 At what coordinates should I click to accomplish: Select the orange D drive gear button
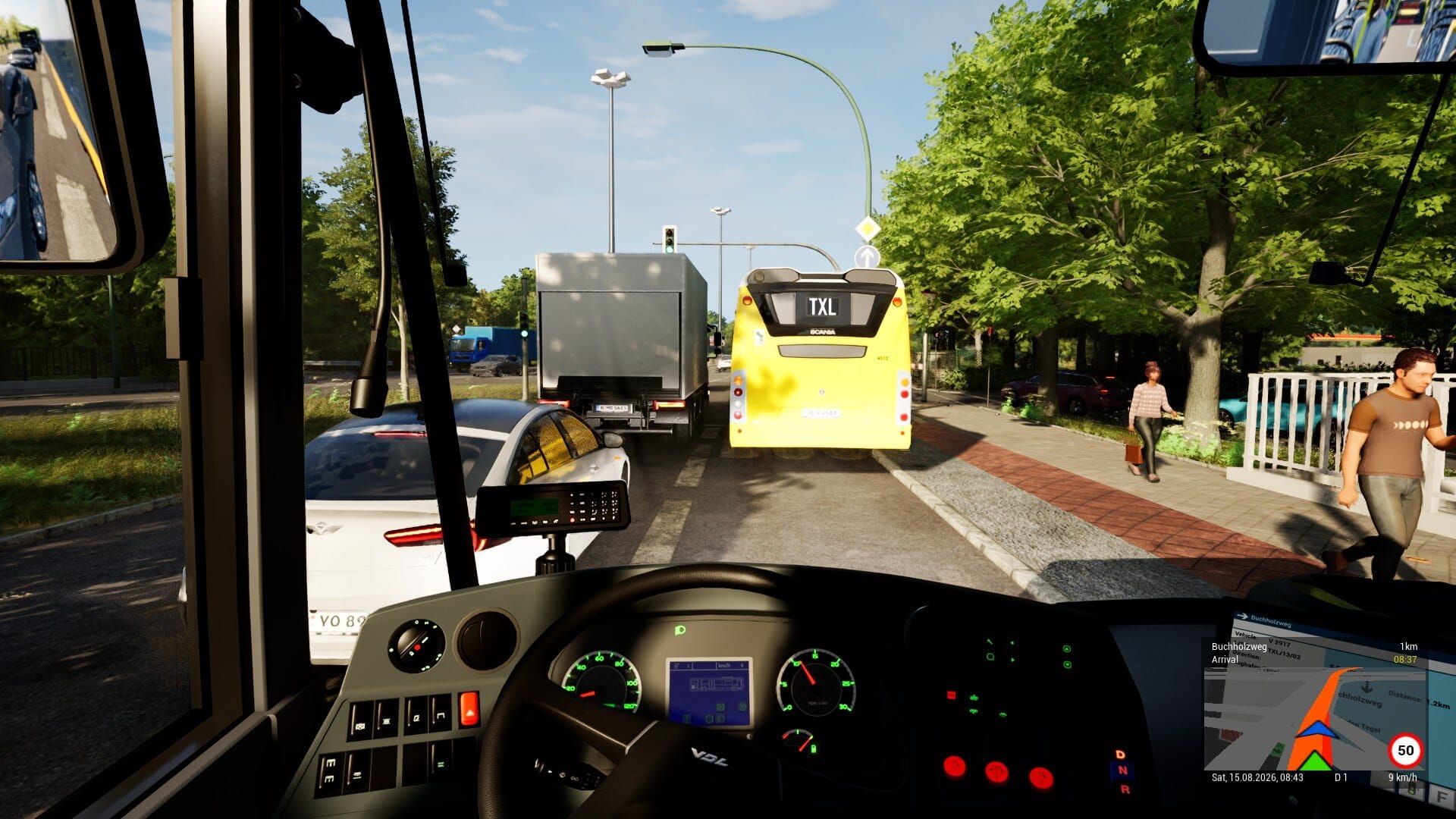coord(1120,755)
